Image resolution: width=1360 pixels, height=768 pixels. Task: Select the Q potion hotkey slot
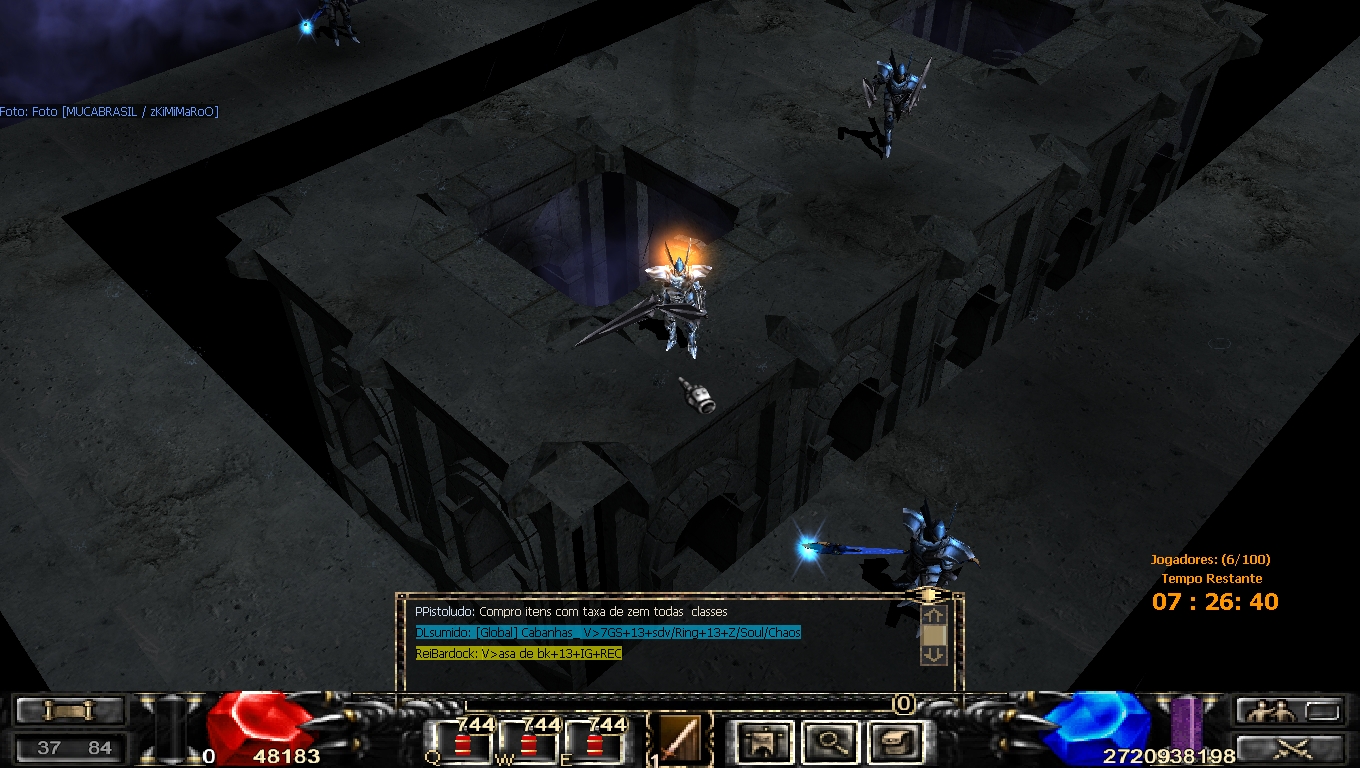[x=460, y=743]
